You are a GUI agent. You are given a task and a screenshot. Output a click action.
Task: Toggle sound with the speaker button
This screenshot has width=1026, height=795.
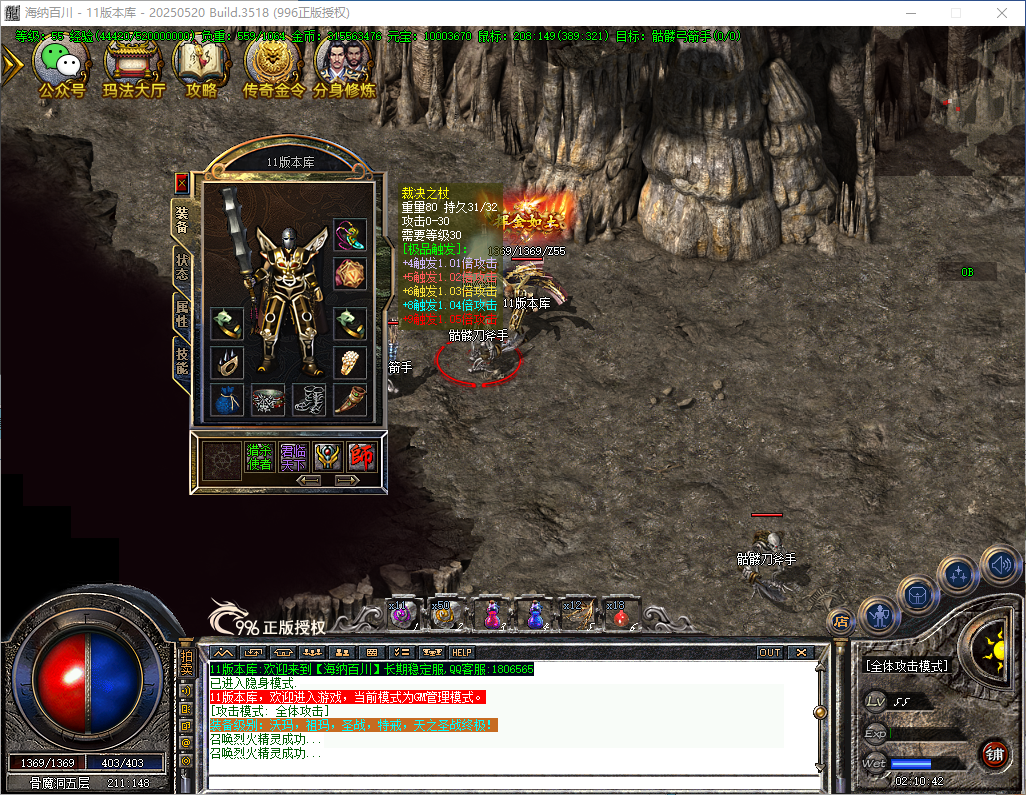point(999,567)
